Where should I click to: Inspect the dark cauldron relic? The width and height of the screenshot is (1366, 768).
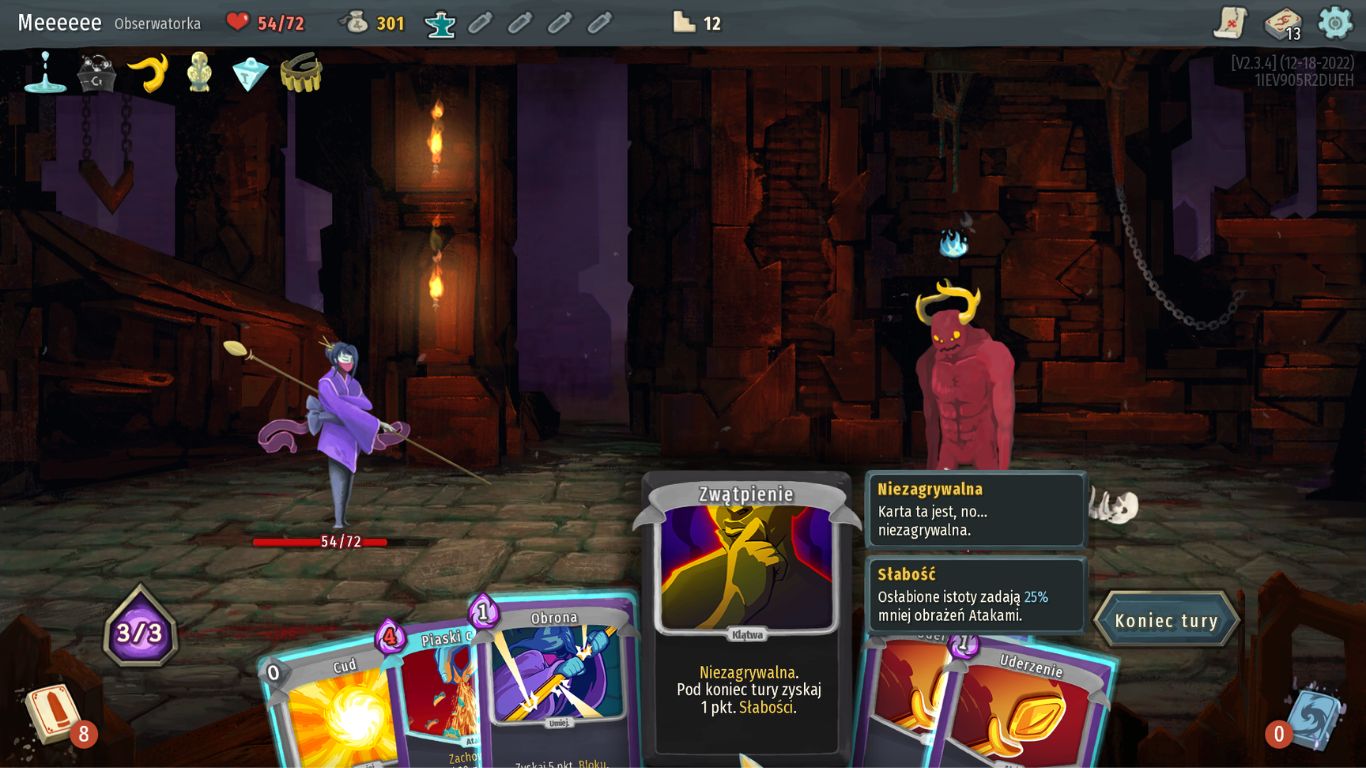(x=97, y=73)
